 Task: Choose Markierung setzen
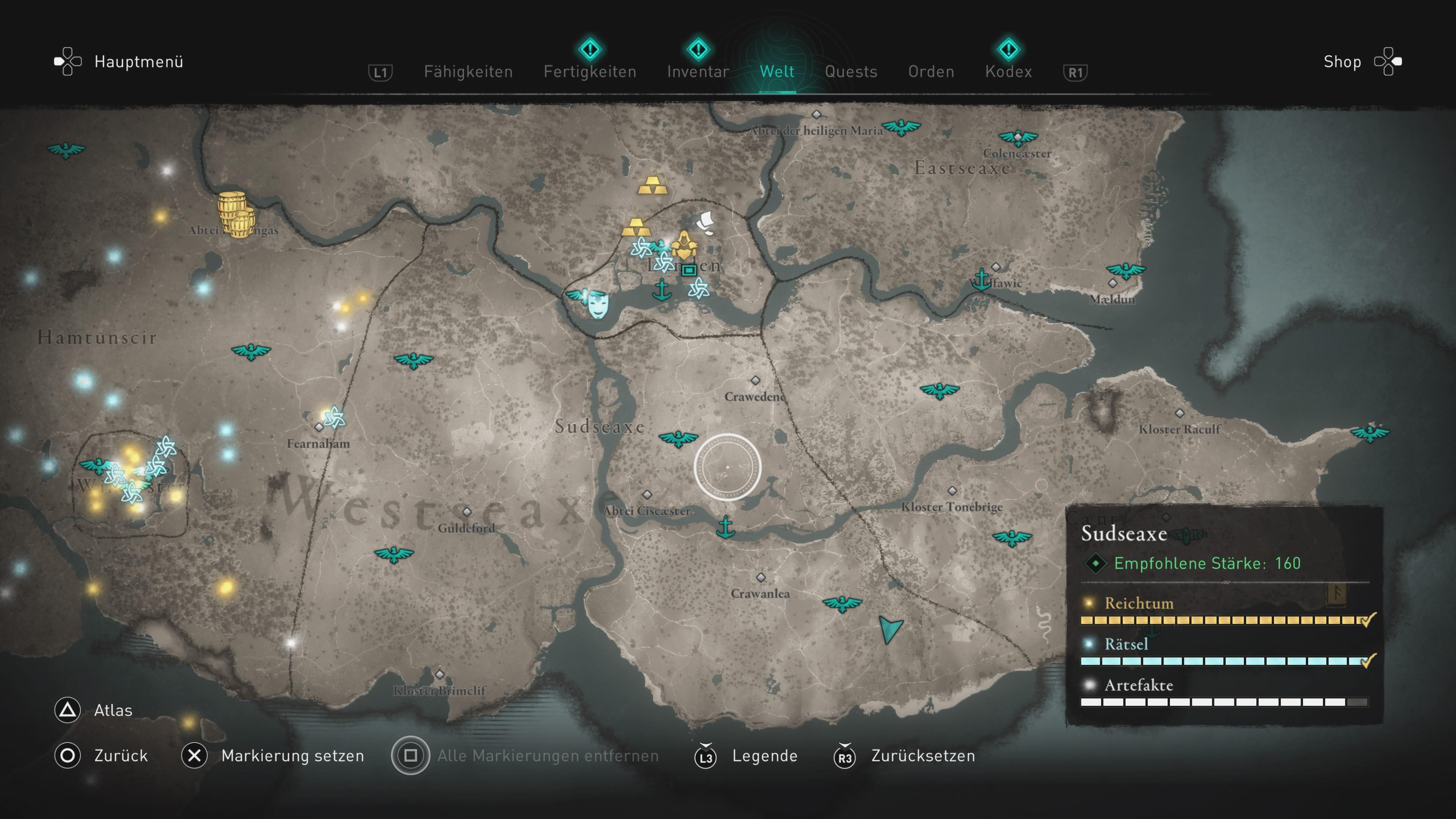292,756
